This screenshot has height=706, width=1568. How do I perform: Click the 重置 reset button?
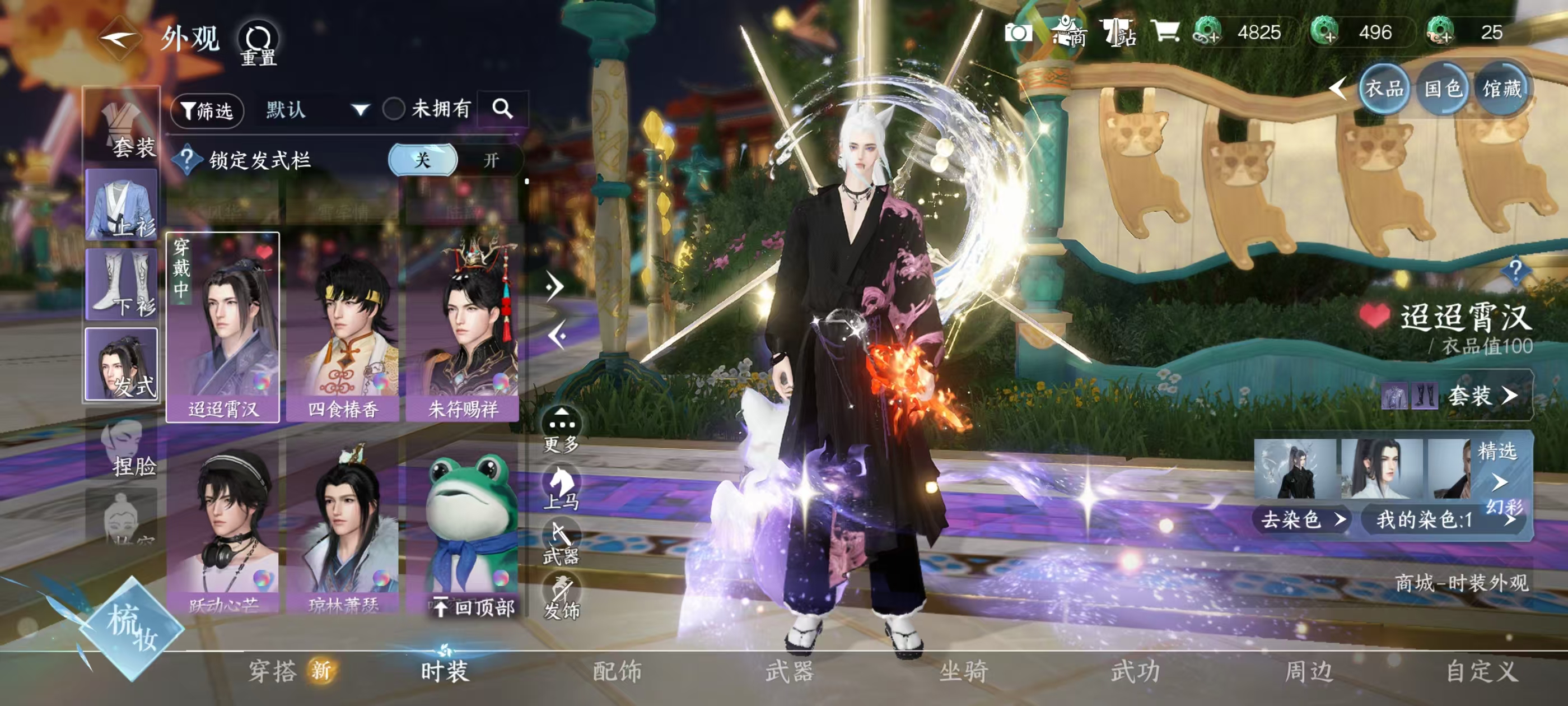[259, 44]
